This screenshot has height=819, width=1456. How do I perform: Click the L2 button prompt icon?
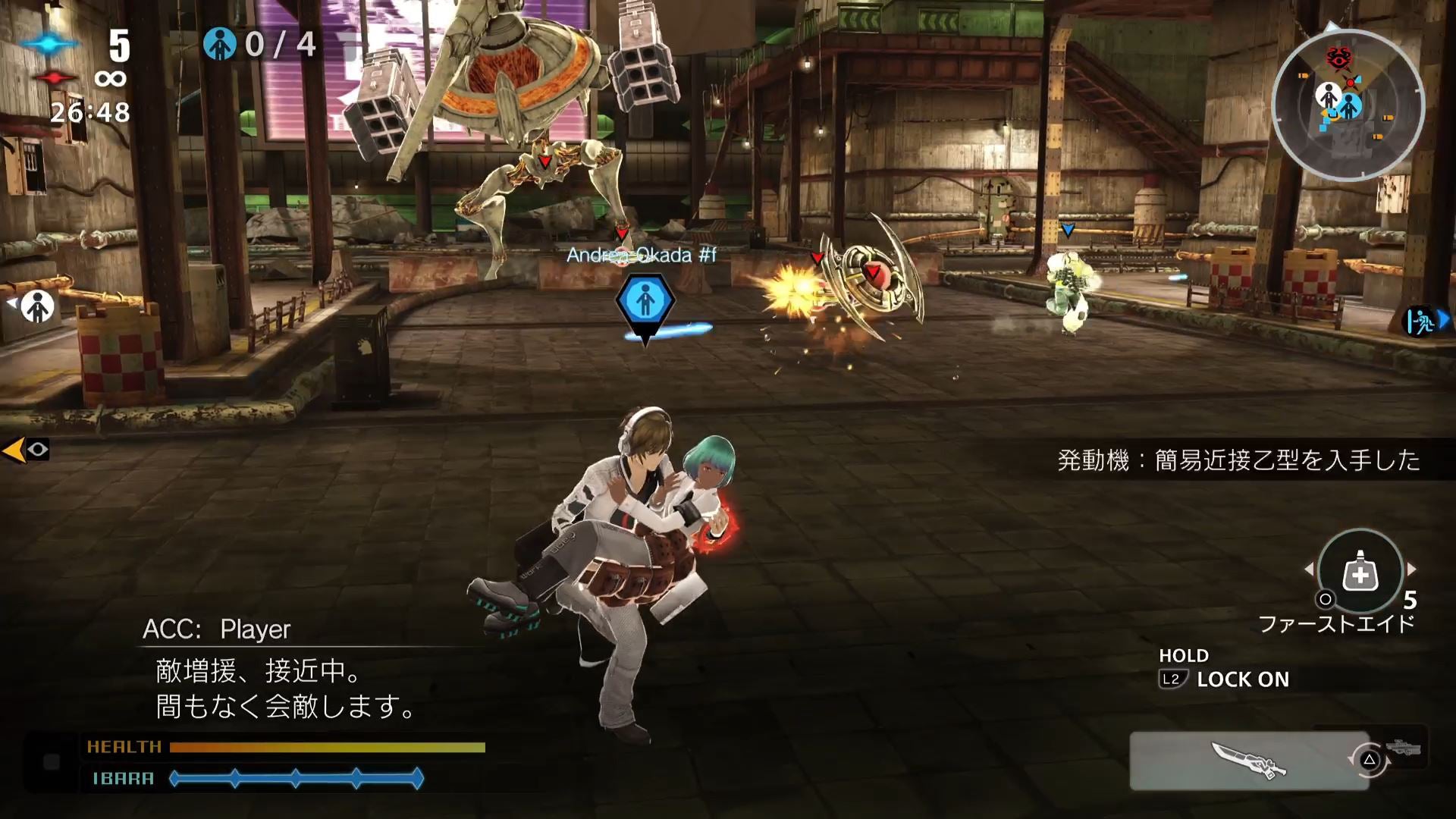[1173, 679]
